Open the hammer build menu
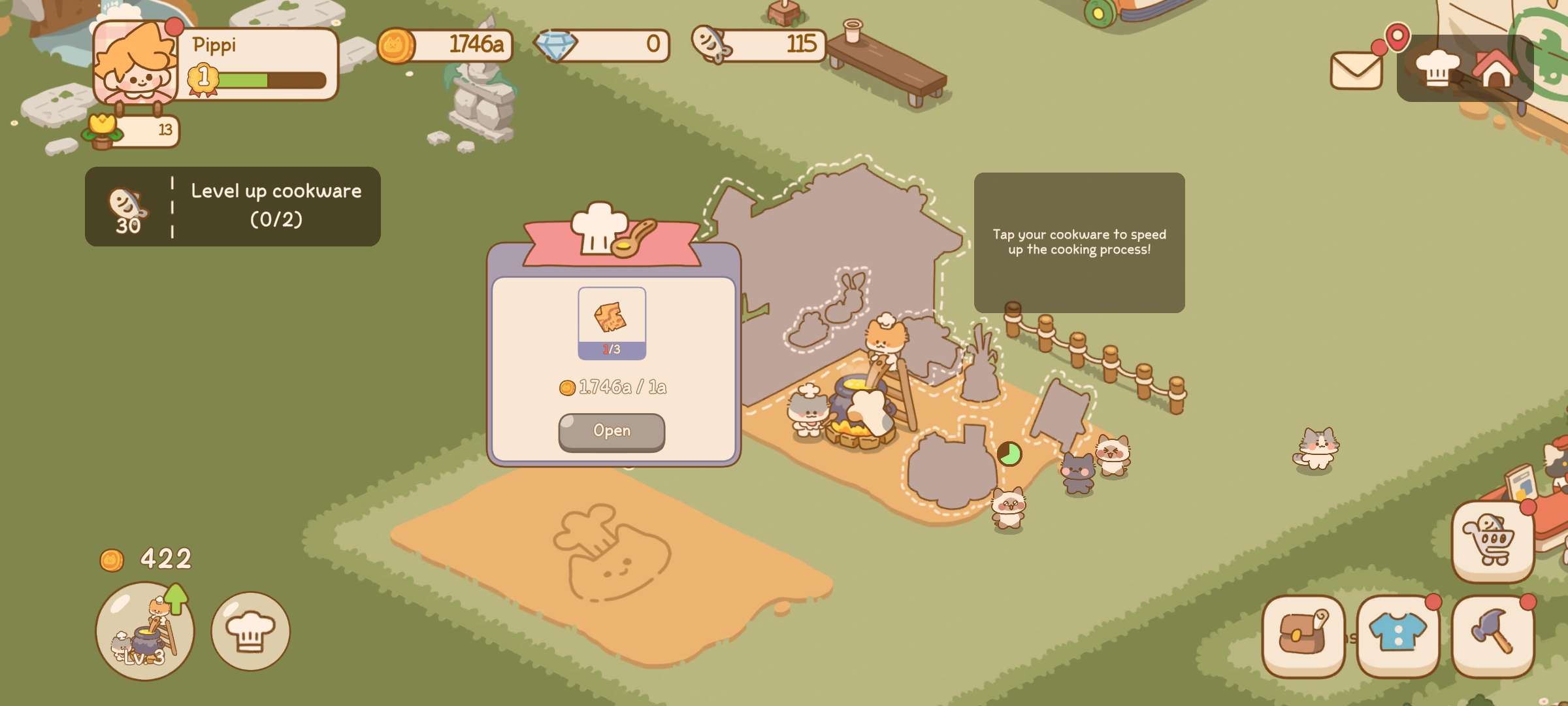This screenshot has width=1568, height=706. (x=1493, y=635)
